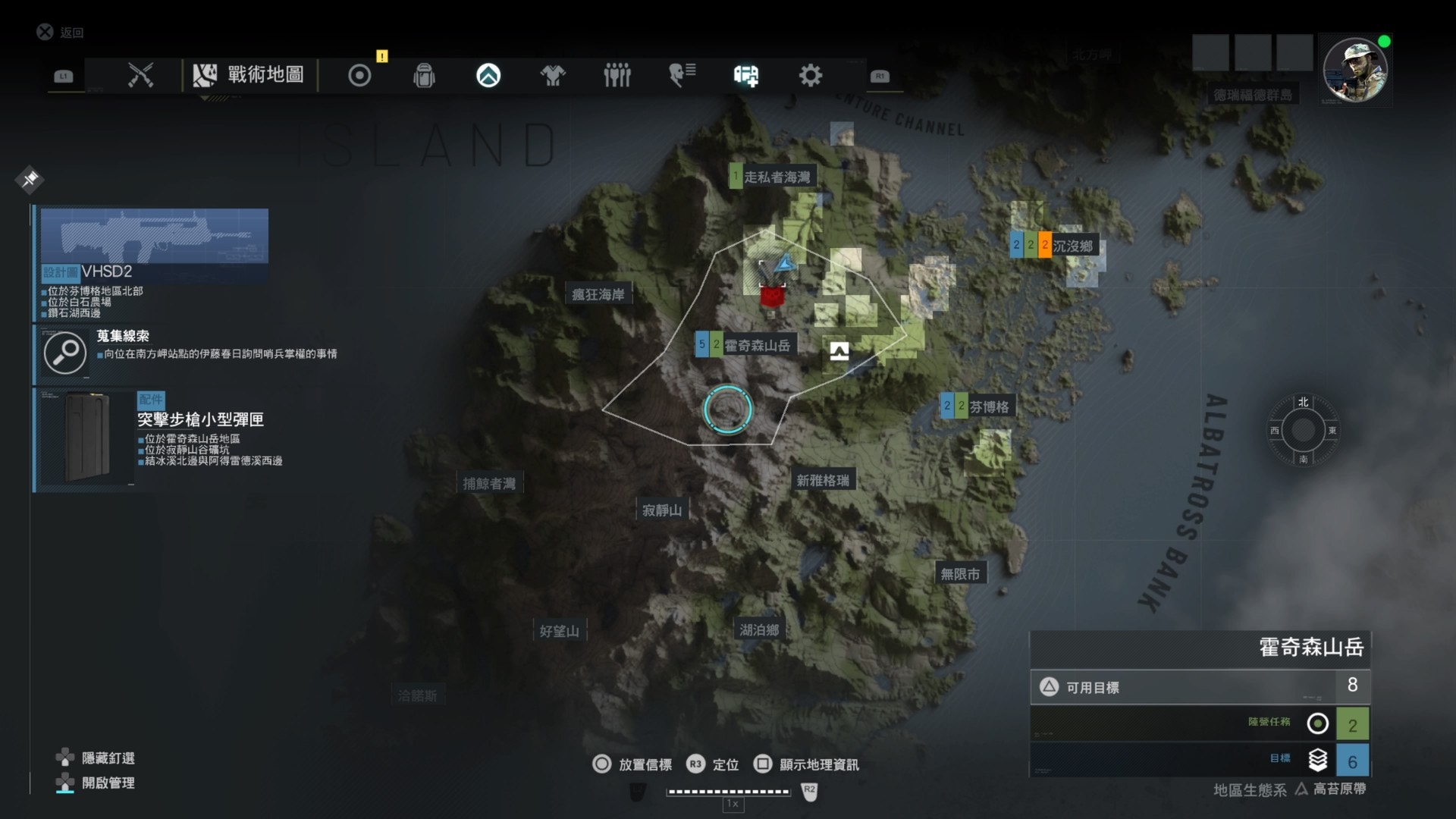This screenshot has height=819, width=1456.
Task: Open the gear settings tab
Action: click(810, 75)
